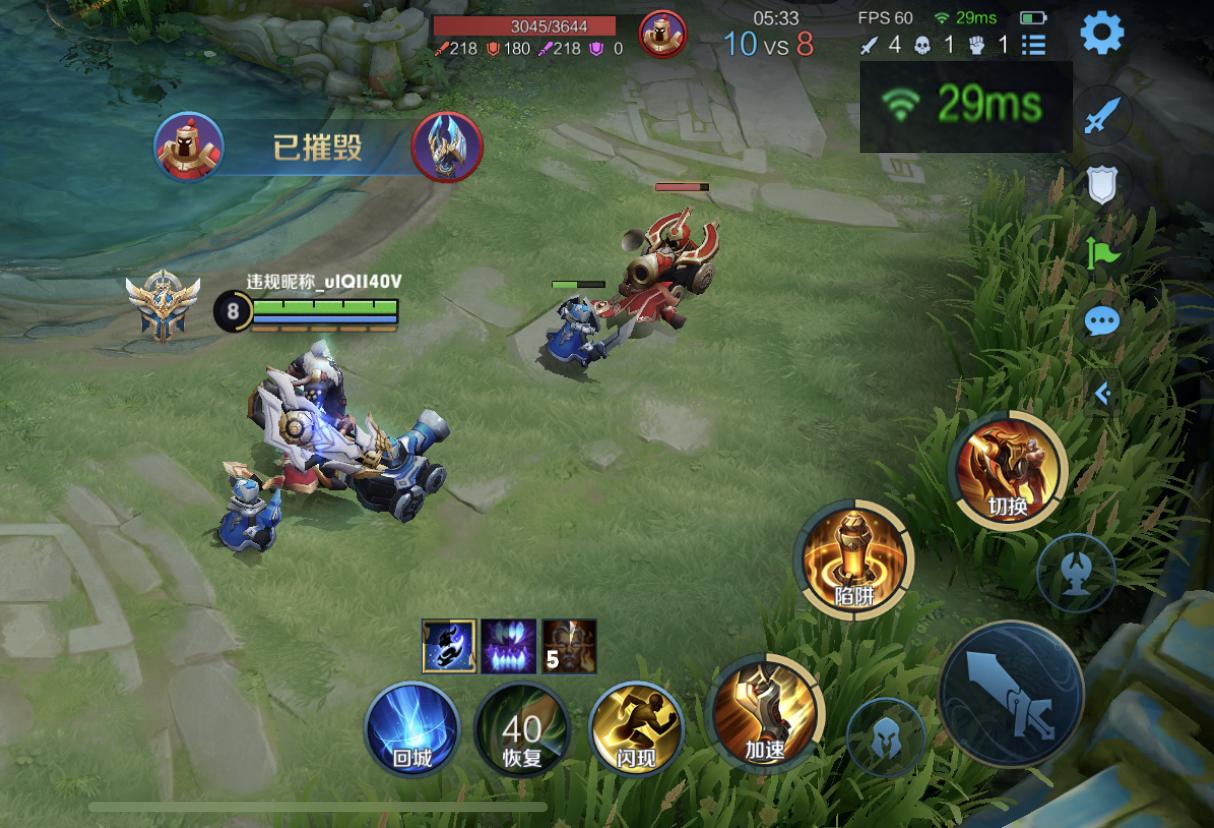Send the green flag gather signal
This screenshot has height=828, width=1214.
1102,252
